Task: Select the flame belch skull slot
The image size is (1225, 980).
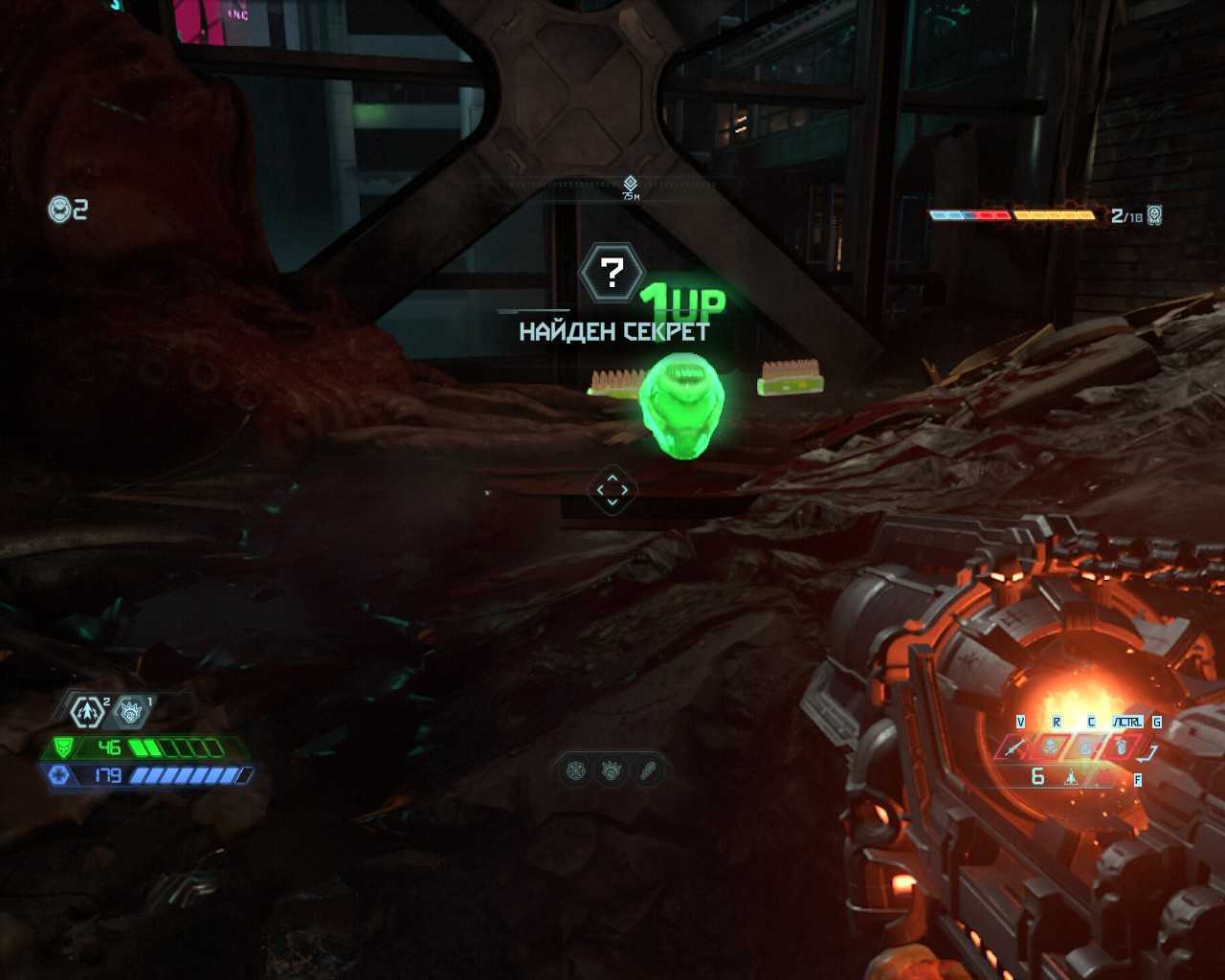Action: [1052, 746]
